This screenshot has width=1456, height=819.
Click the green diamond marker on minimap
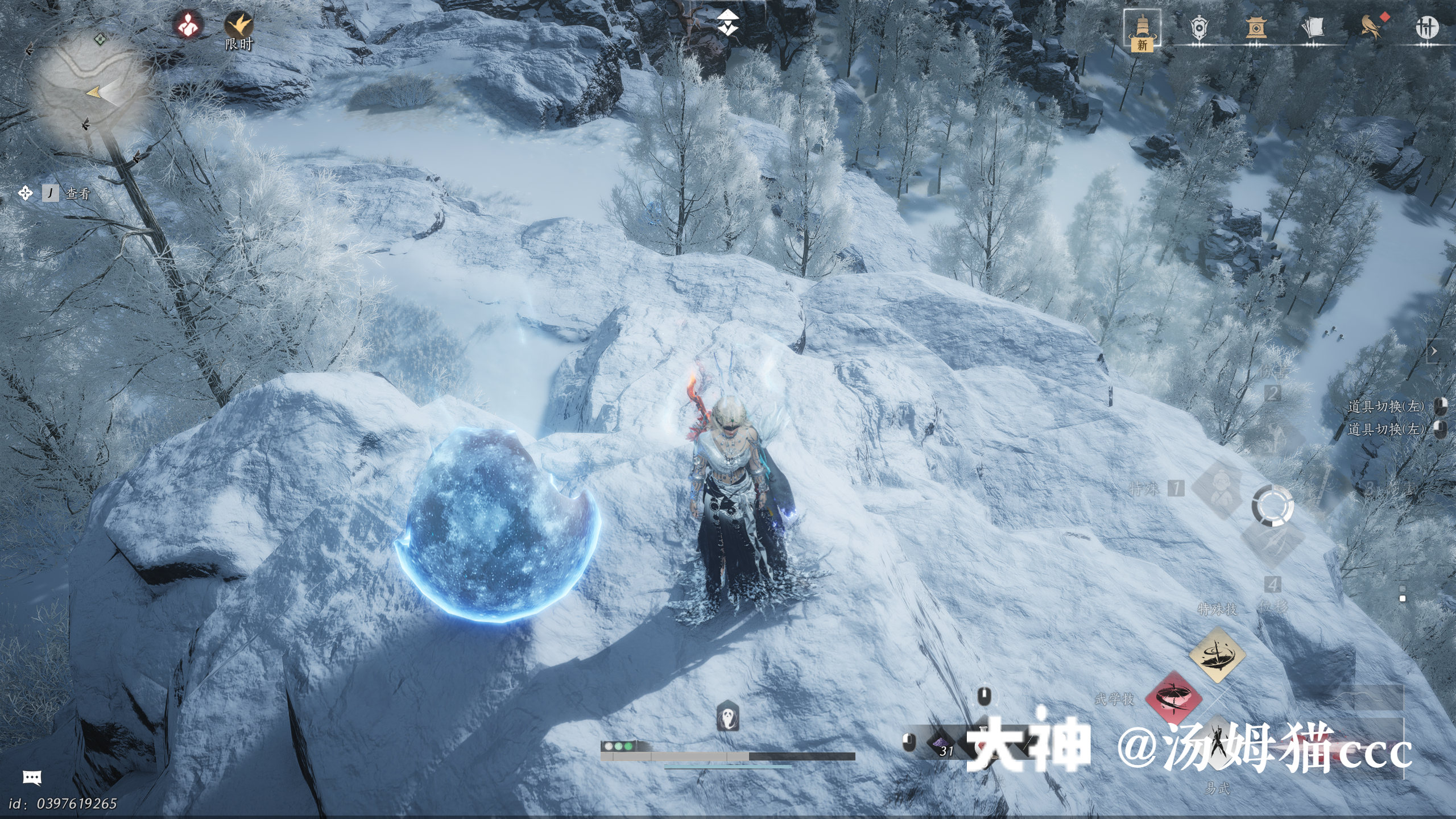tap(100, 39)
